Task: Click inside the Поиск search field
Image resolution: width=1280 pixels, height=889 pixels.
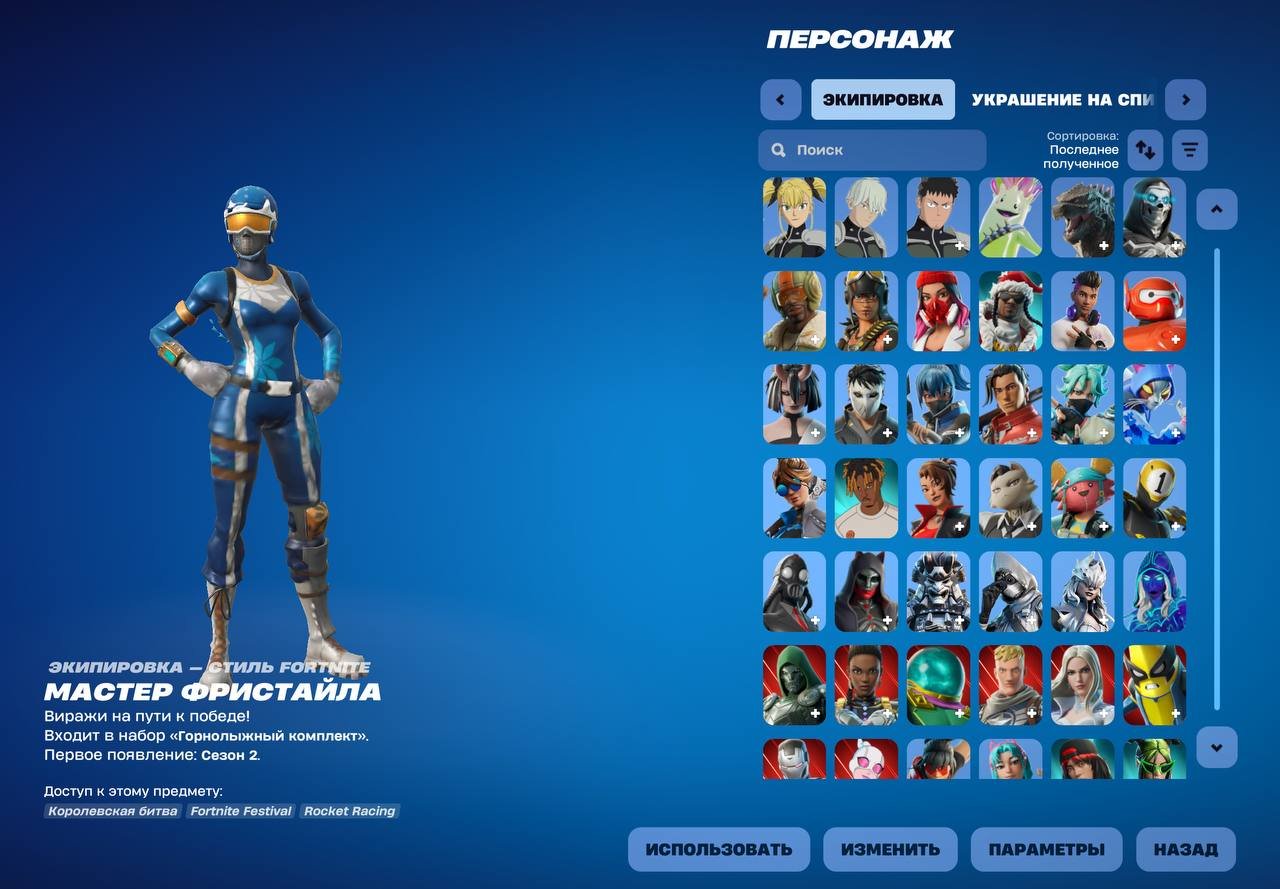Action: coord(880,149)
